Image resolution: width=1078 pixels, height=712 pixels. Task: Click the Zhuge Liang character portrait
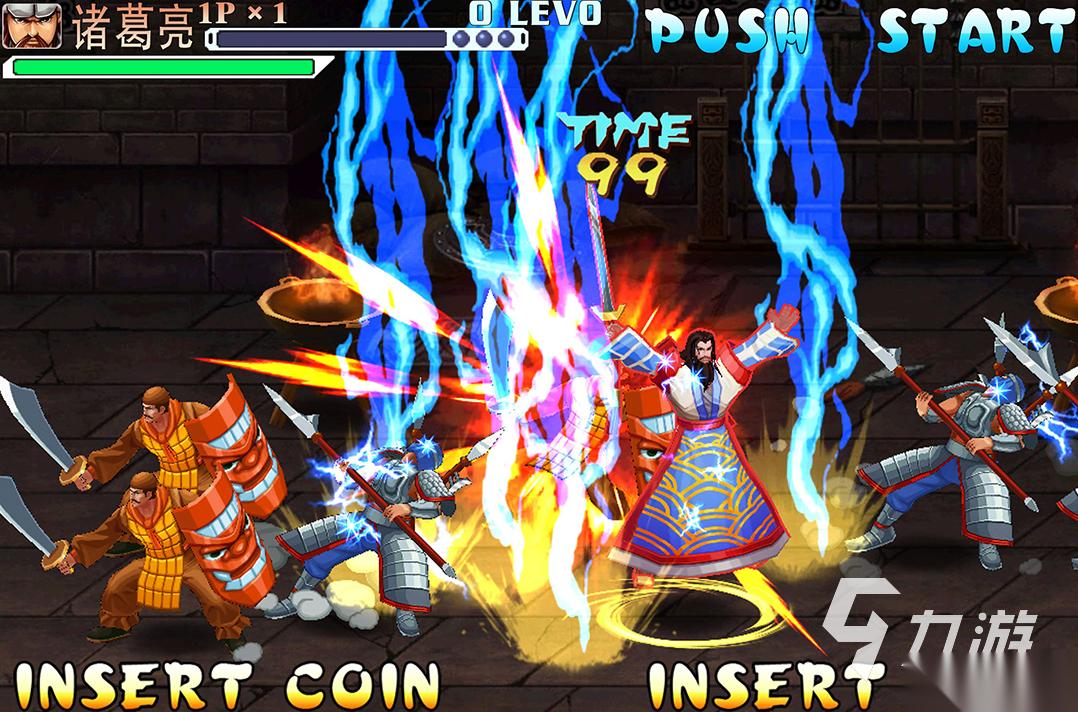click(32, 26)
